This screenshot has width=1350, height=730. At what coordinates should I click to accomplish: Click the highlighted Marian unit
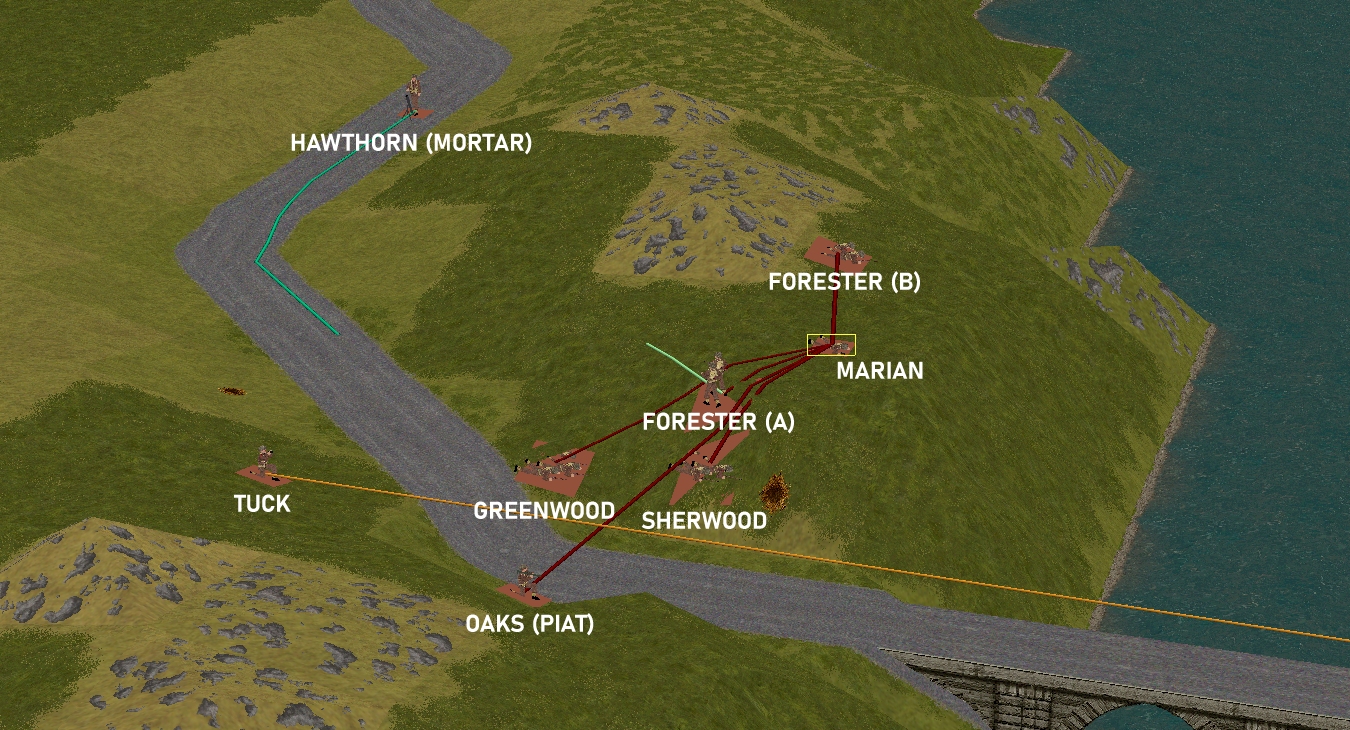tap(831, 345)
